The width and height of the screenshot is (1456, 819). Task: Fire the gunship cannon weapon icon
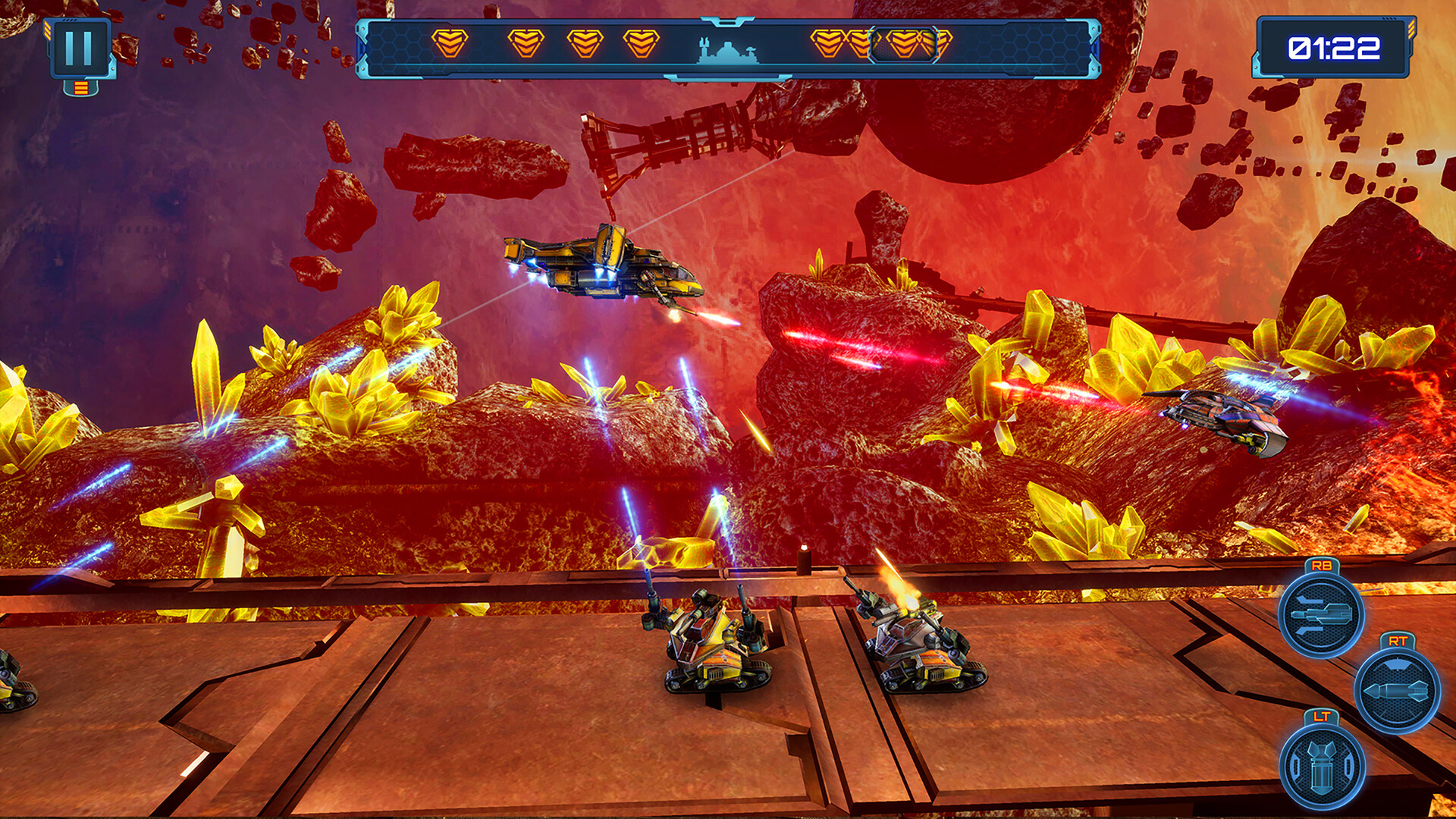(x=1321, y=613)
